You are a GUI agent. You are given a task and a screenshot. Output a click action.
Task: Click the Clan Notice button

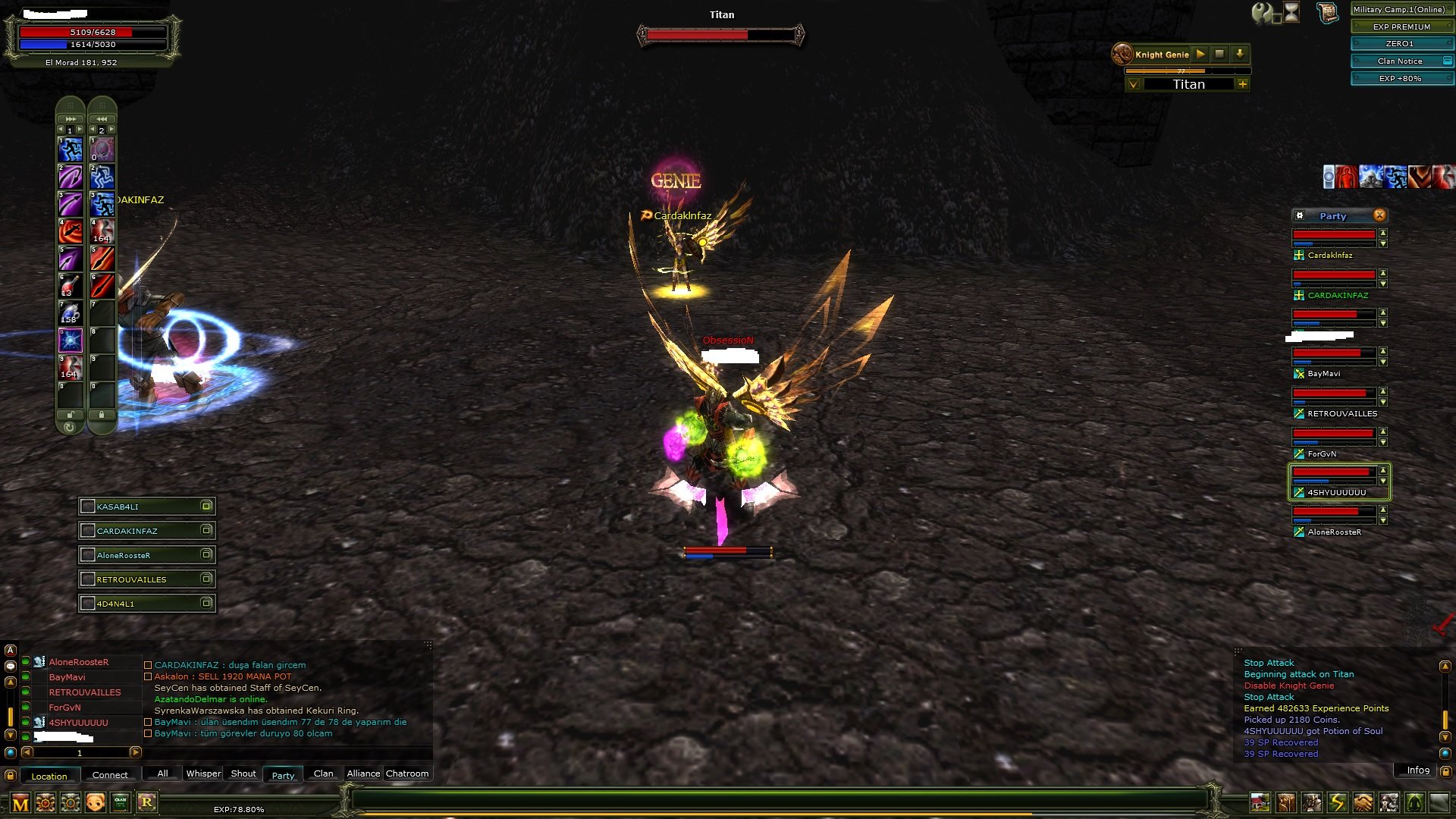(1400, 61)
